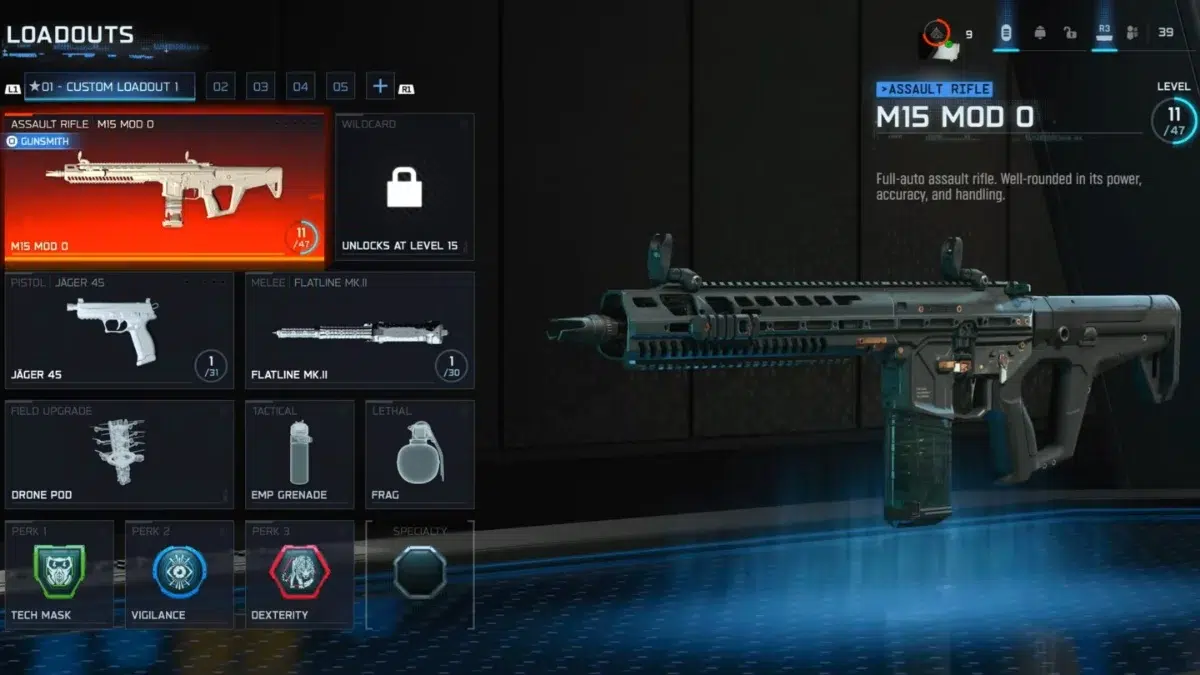Choose the Frag lethal slot
This screenshot has height=675, width=1200.
(x=419, y=454)
